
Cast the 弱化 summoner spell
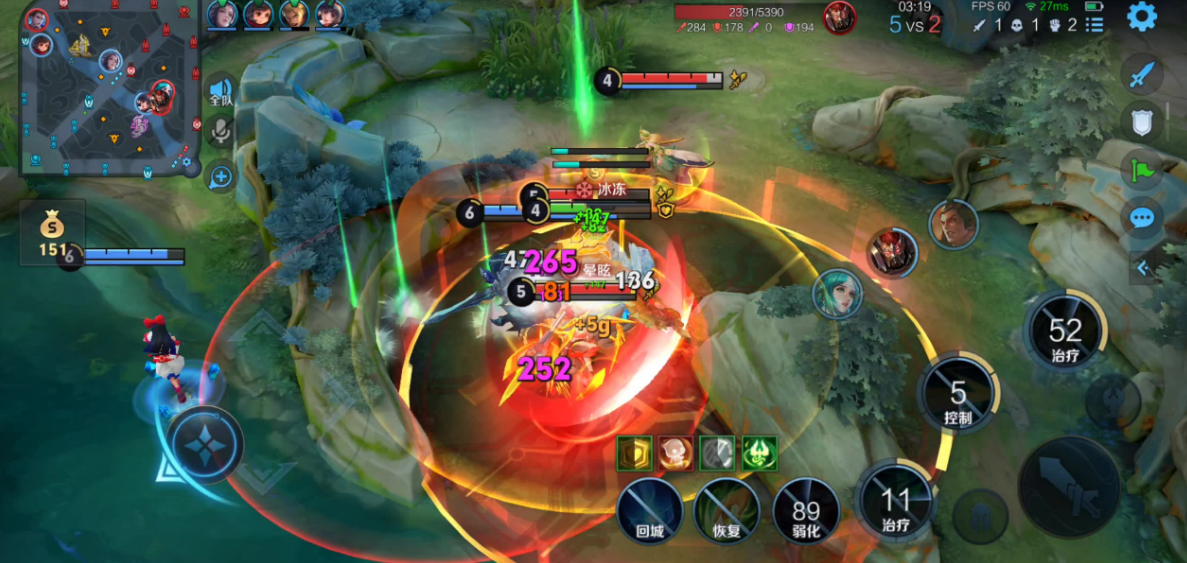[805, 510]
